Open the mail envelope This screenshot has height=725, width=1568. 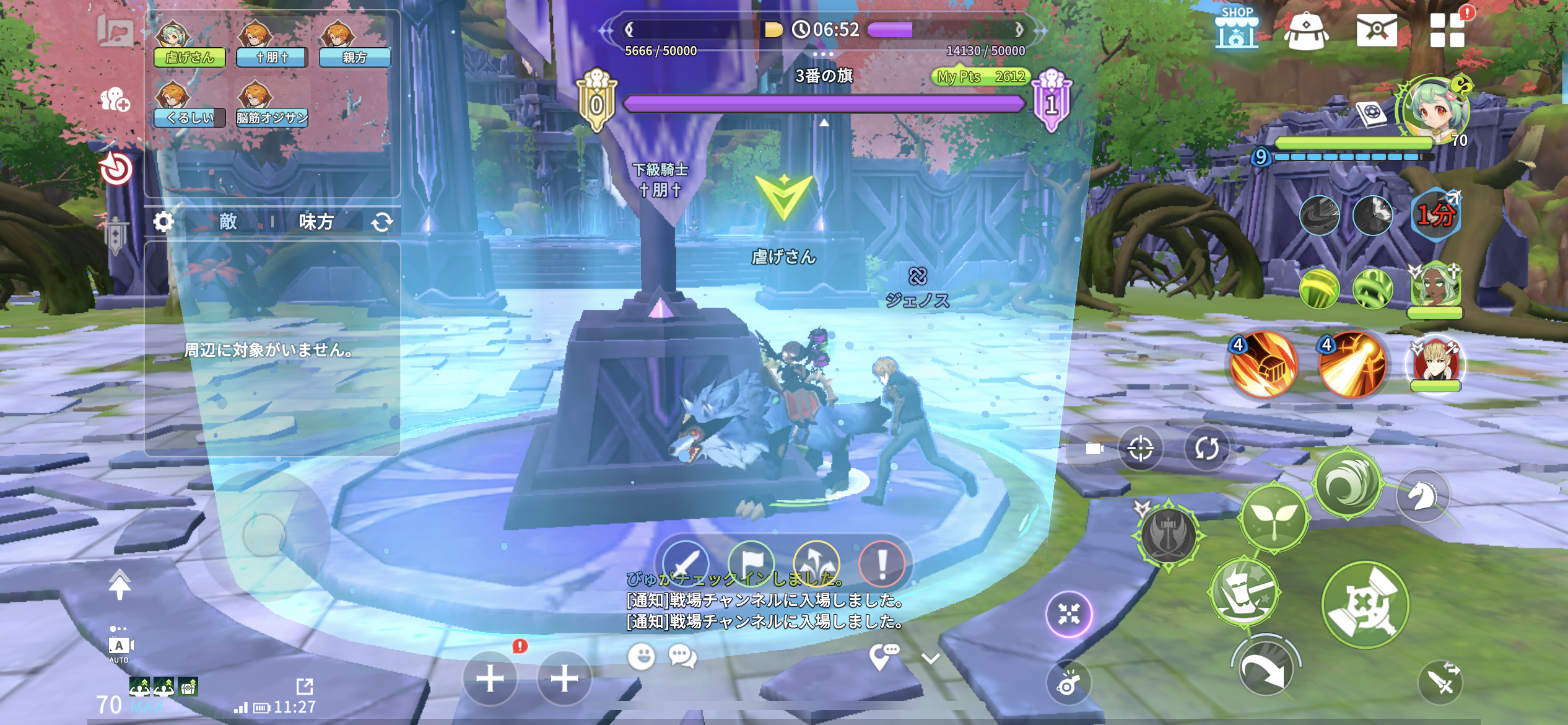[x=1376, y=30]
